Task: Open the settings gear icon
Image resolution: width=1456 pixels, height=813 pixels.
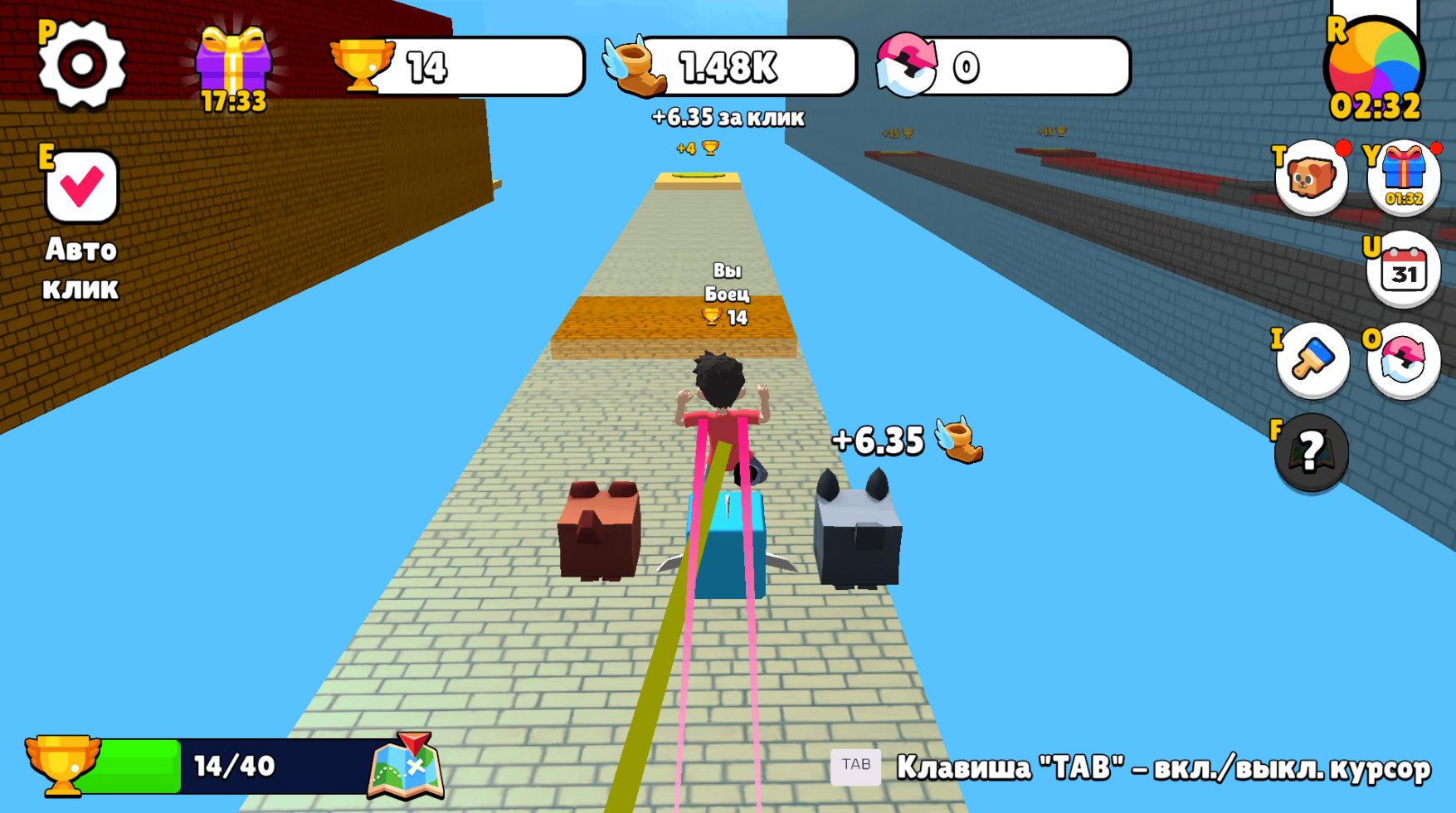Action: click(83, 62)
